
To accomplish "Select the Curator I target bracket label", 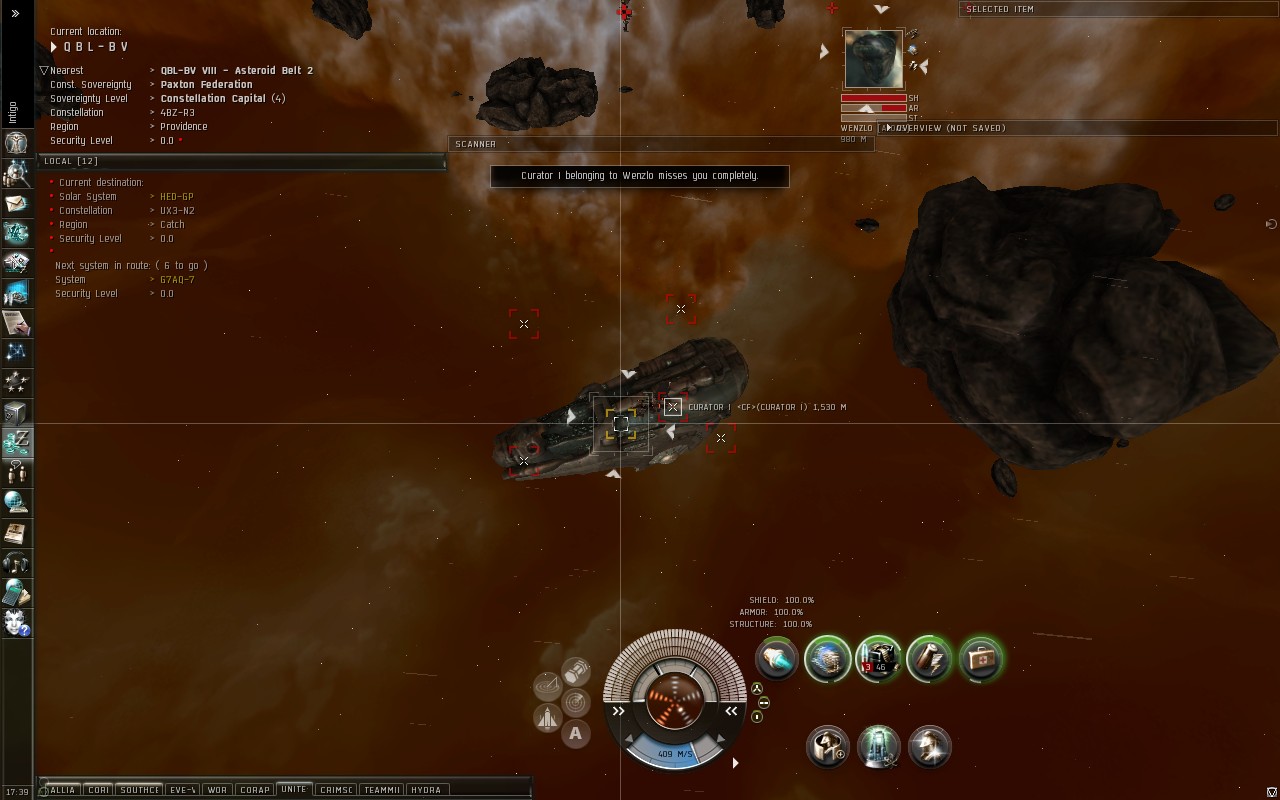I will pyautogui.click(x=766, y=407).
